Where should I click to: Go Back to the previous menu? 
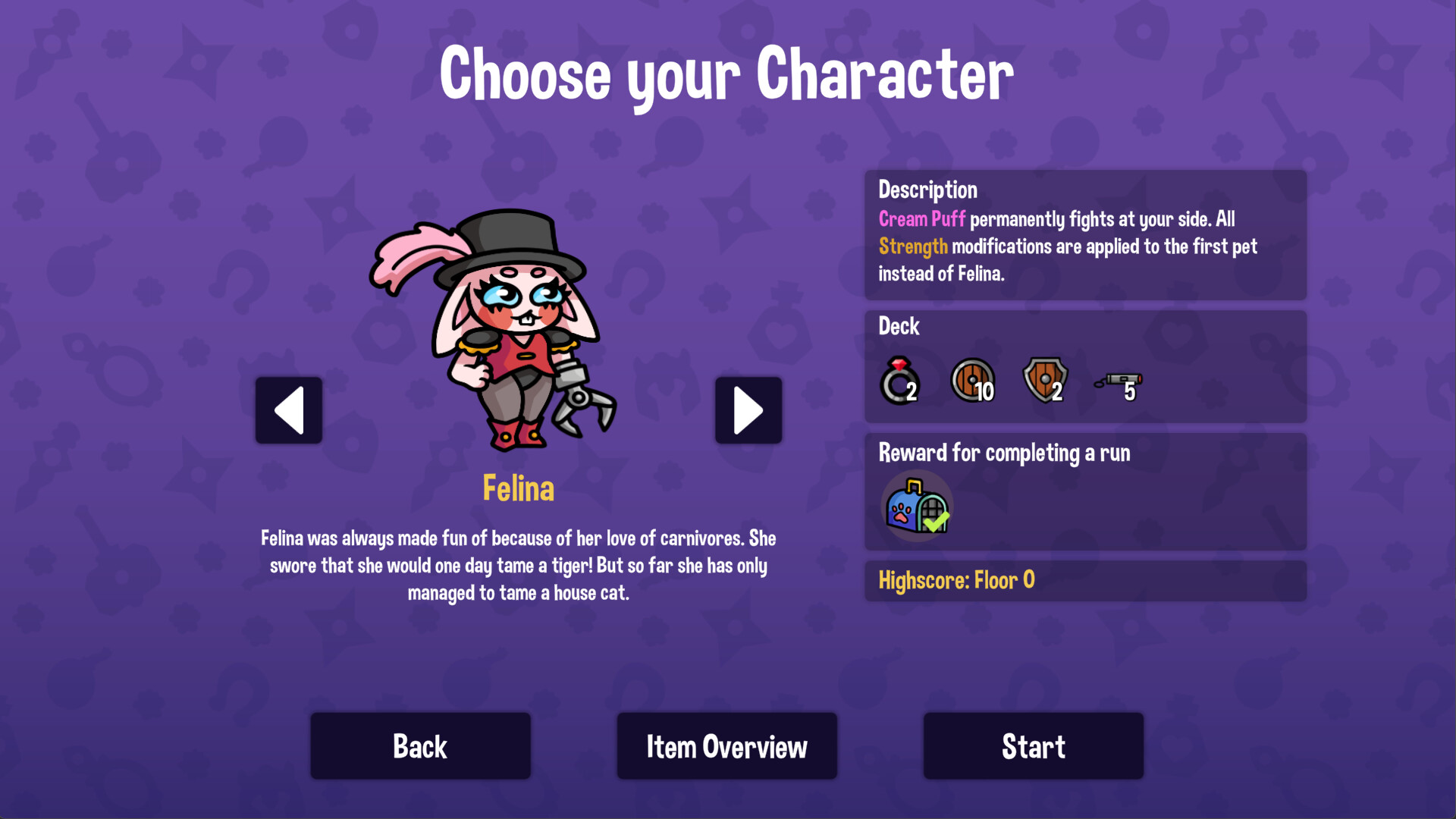[x=420, y=745]
